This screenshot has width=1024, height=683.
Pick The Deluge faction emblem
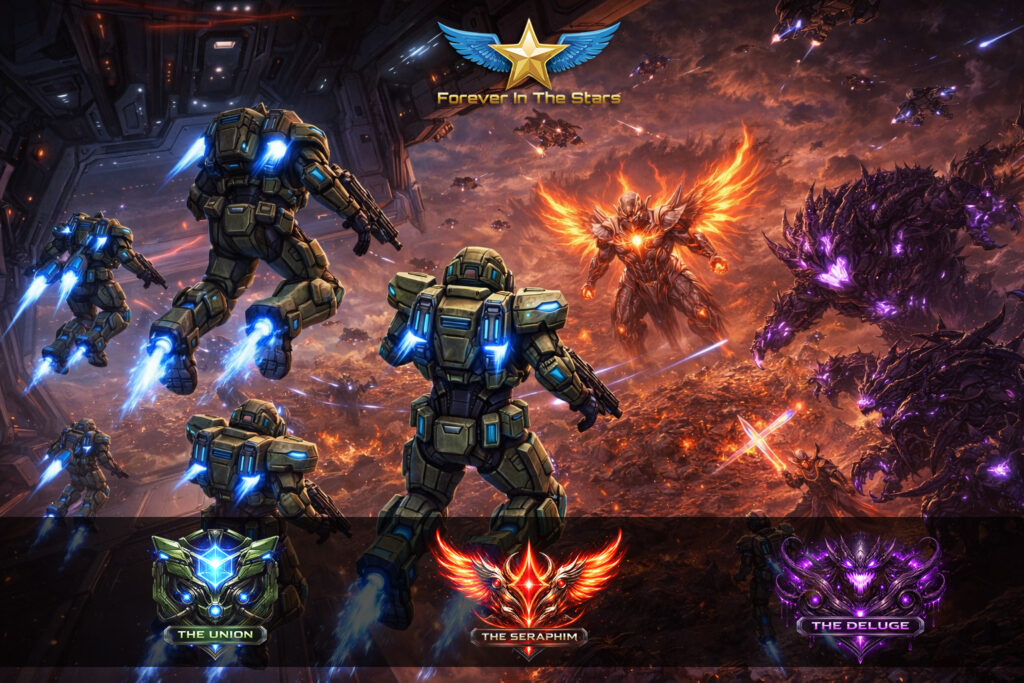coord(860,592)
